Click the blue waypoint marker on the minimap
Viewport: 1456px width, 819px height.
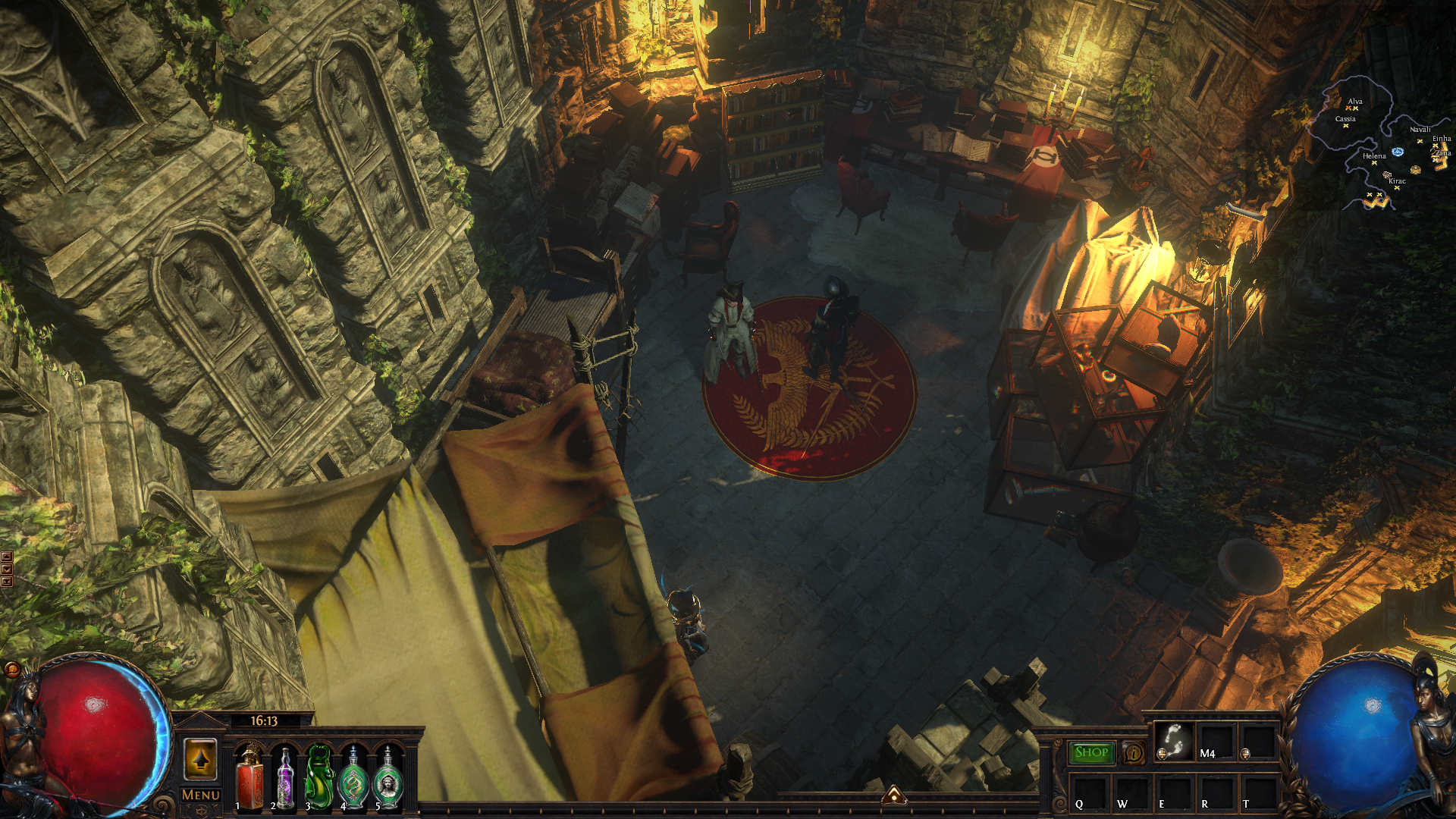[x=1398, y=152]
